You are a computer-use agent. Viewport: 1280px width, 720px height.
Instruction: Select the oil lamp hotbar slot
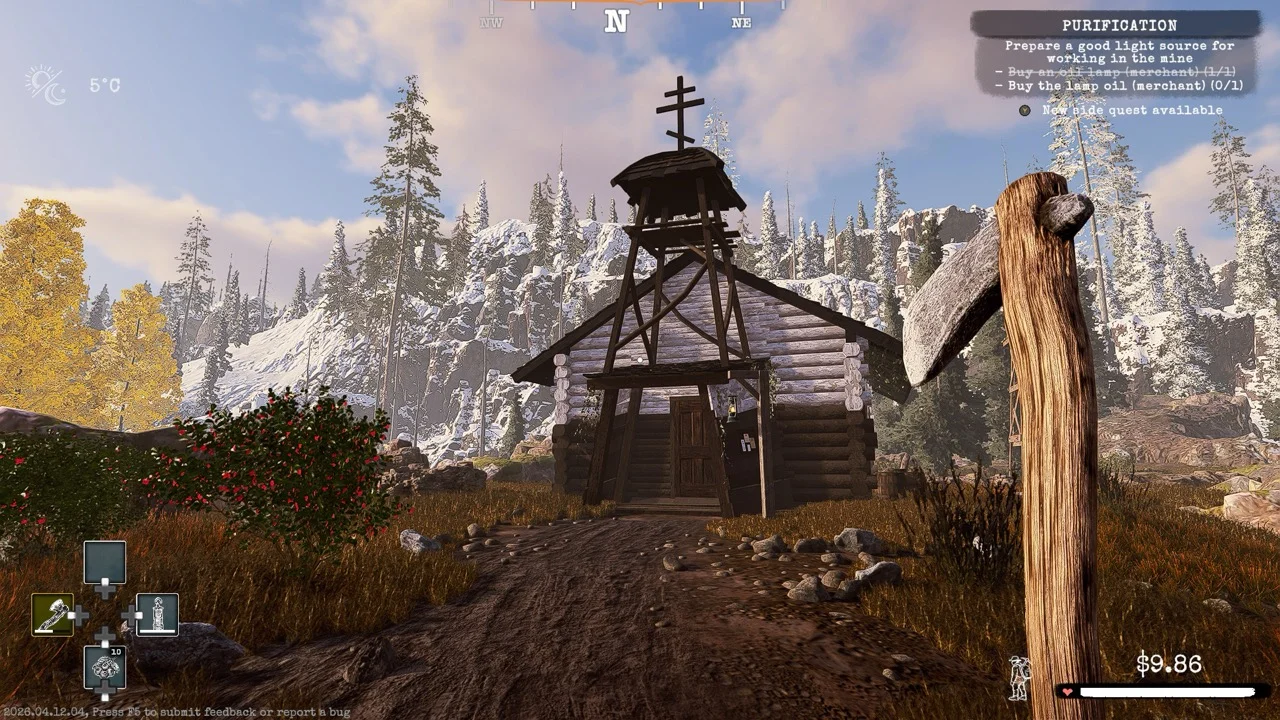pos(157,615)
